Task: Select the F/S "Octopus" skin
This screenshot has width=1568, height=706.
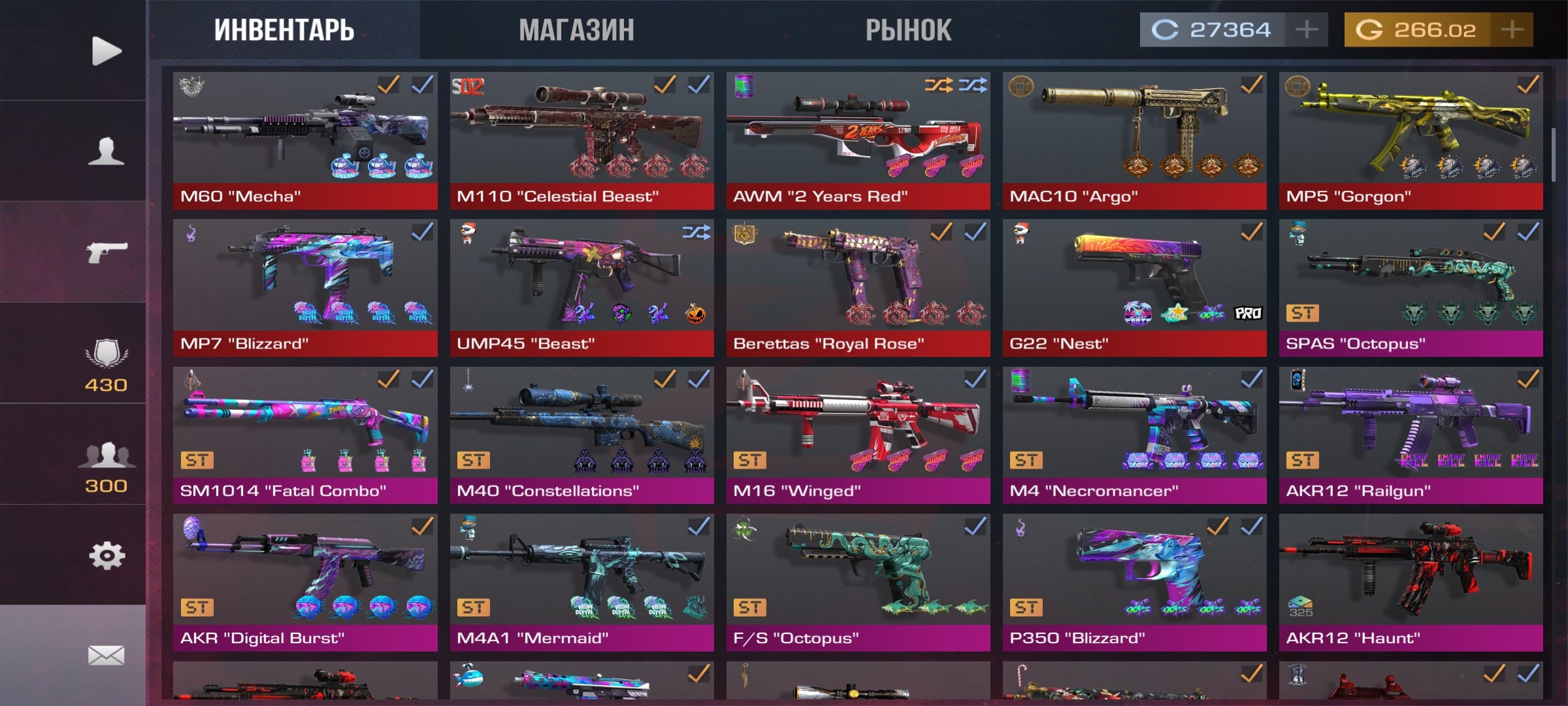Action: [x=858, y=582]
